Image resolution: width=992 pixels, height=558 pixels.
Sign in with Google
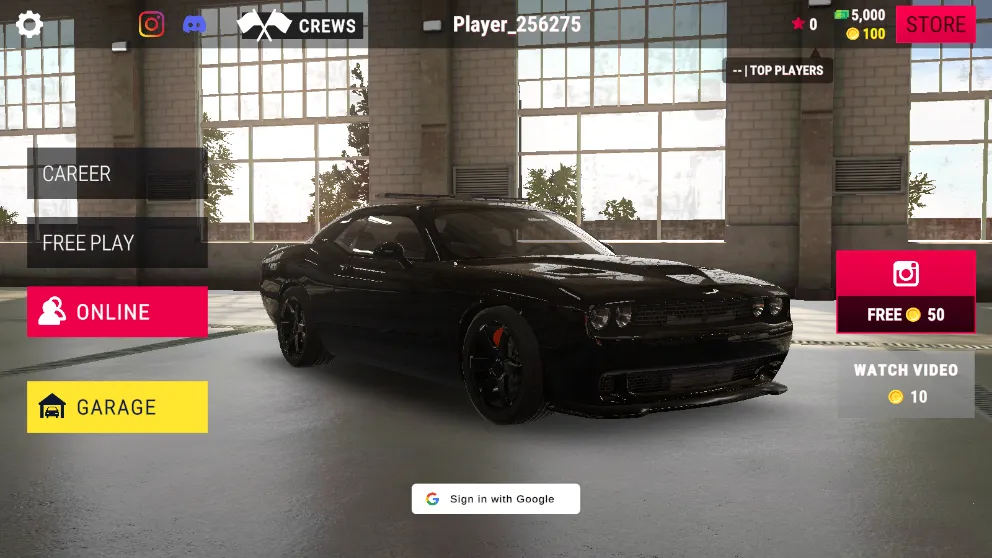[x=495, y=499]
